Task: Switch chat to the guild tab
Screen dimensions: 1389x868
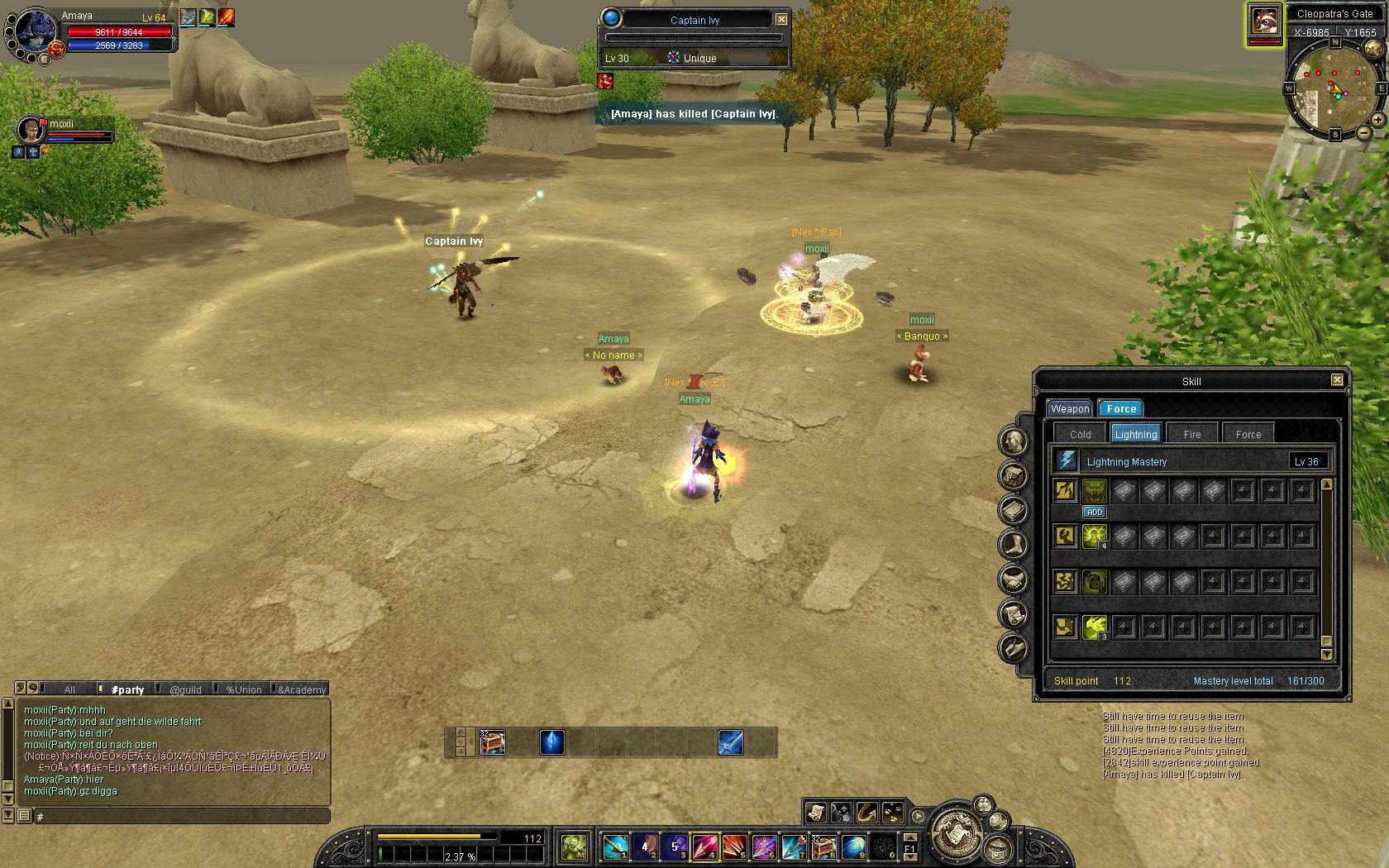Action: 185,689
